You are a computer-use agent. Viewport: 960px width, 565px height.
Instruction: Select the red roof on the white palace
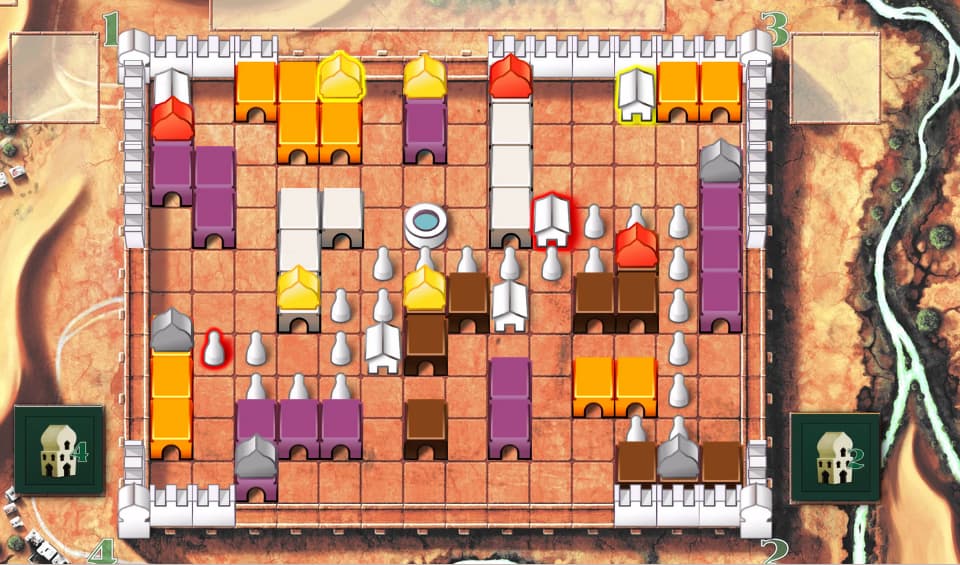(510, 77)
